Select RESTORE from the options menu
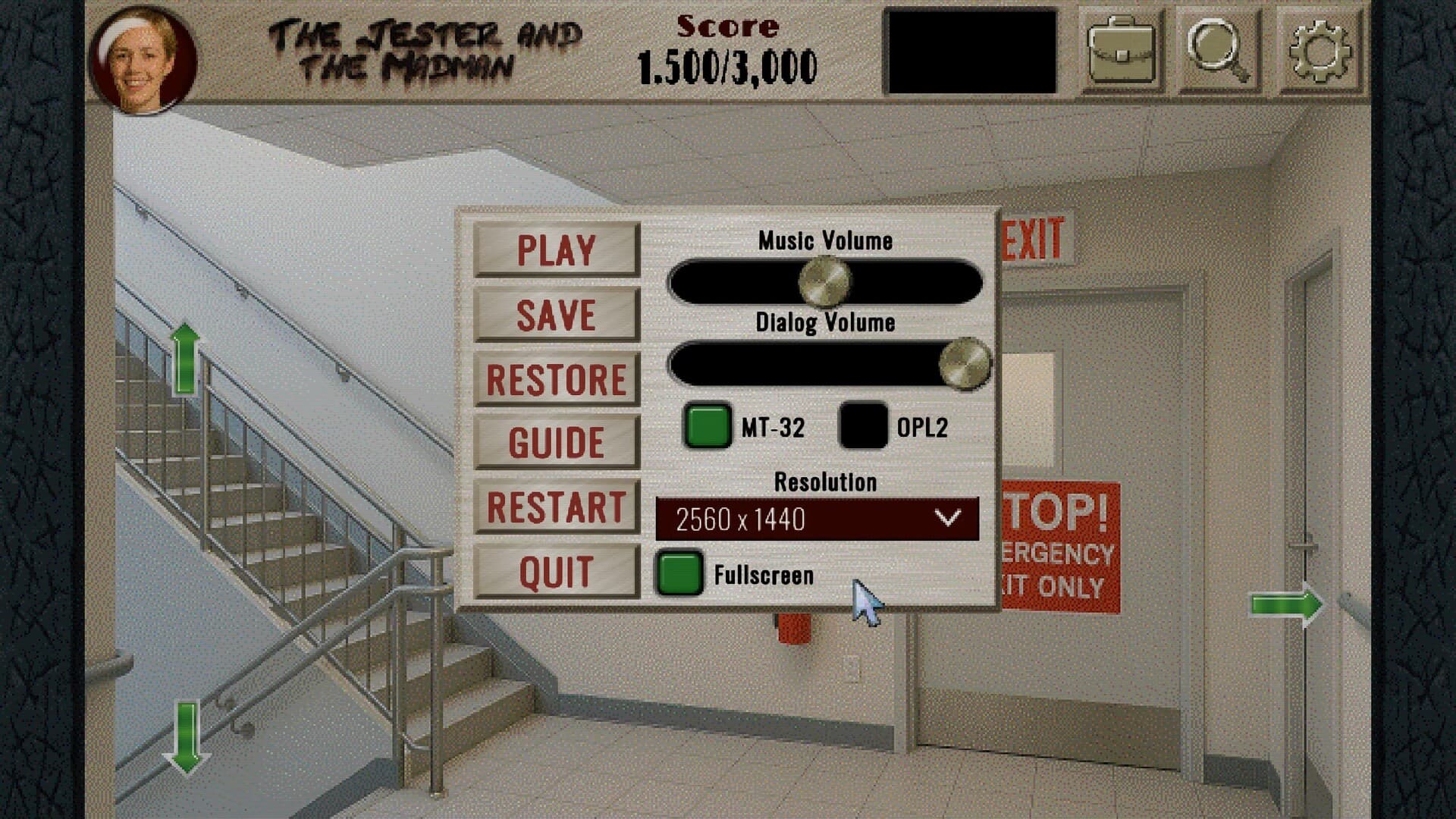The width and height of the screenshot is (1456, 819). point(555,378)
